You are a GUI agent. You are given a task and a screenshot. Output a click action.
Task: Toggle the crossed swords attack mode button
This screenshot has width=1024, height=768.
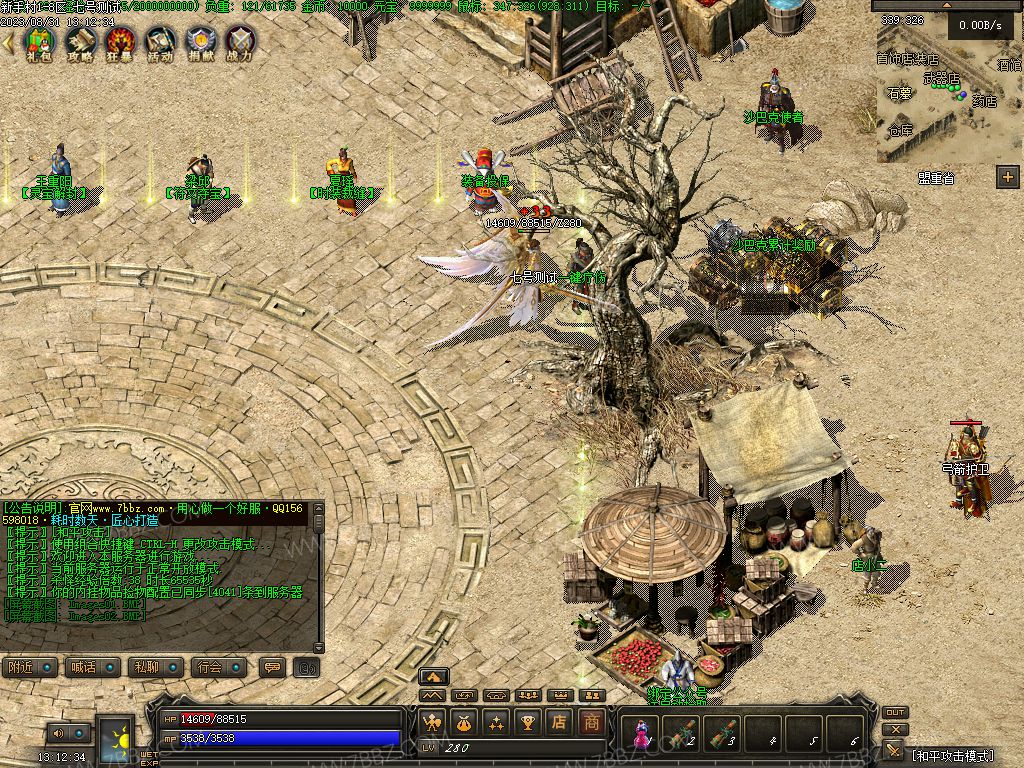[894, 750]
